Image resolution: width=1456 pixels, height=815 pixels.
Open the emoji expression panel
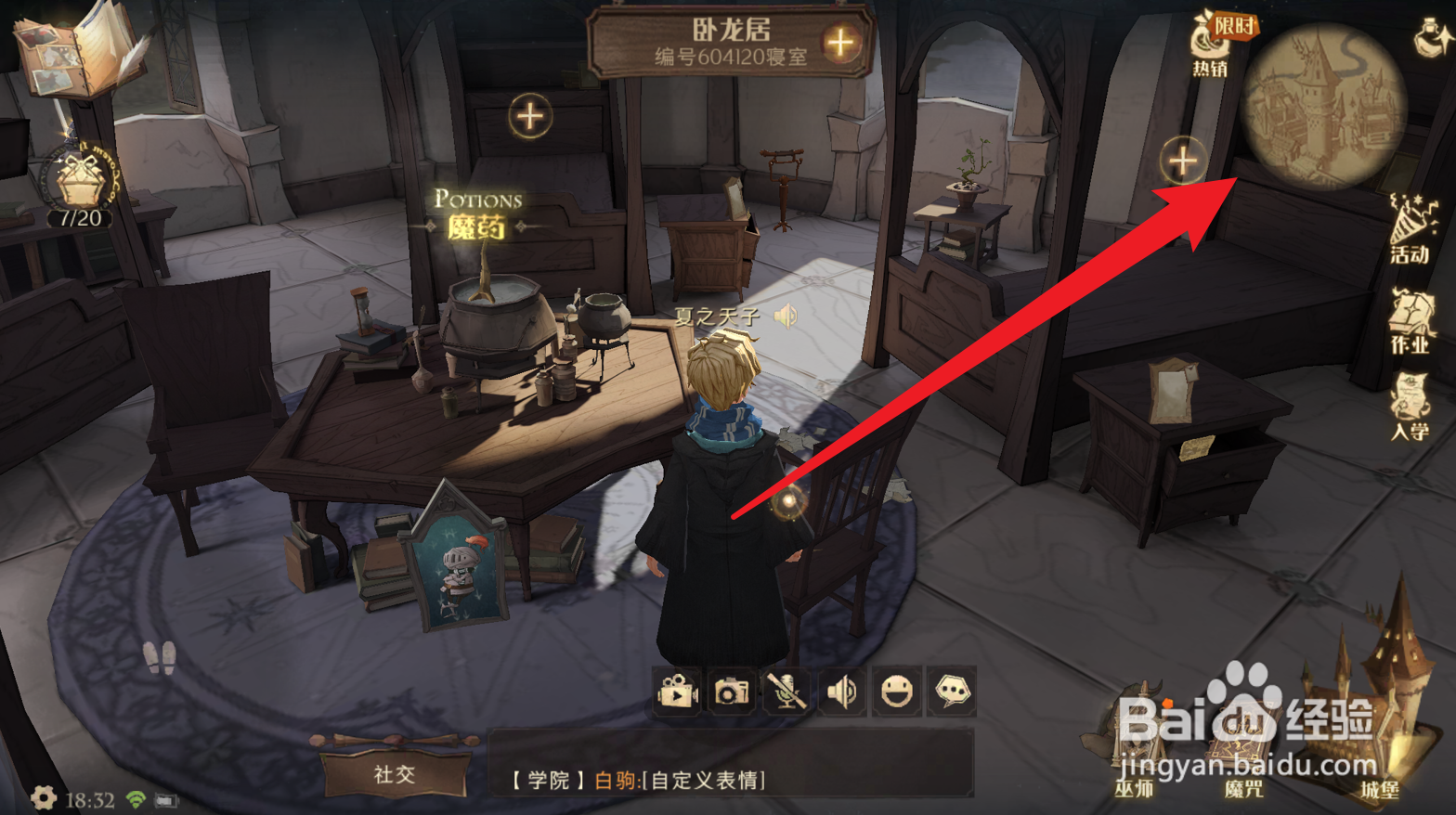click(897, 692)
